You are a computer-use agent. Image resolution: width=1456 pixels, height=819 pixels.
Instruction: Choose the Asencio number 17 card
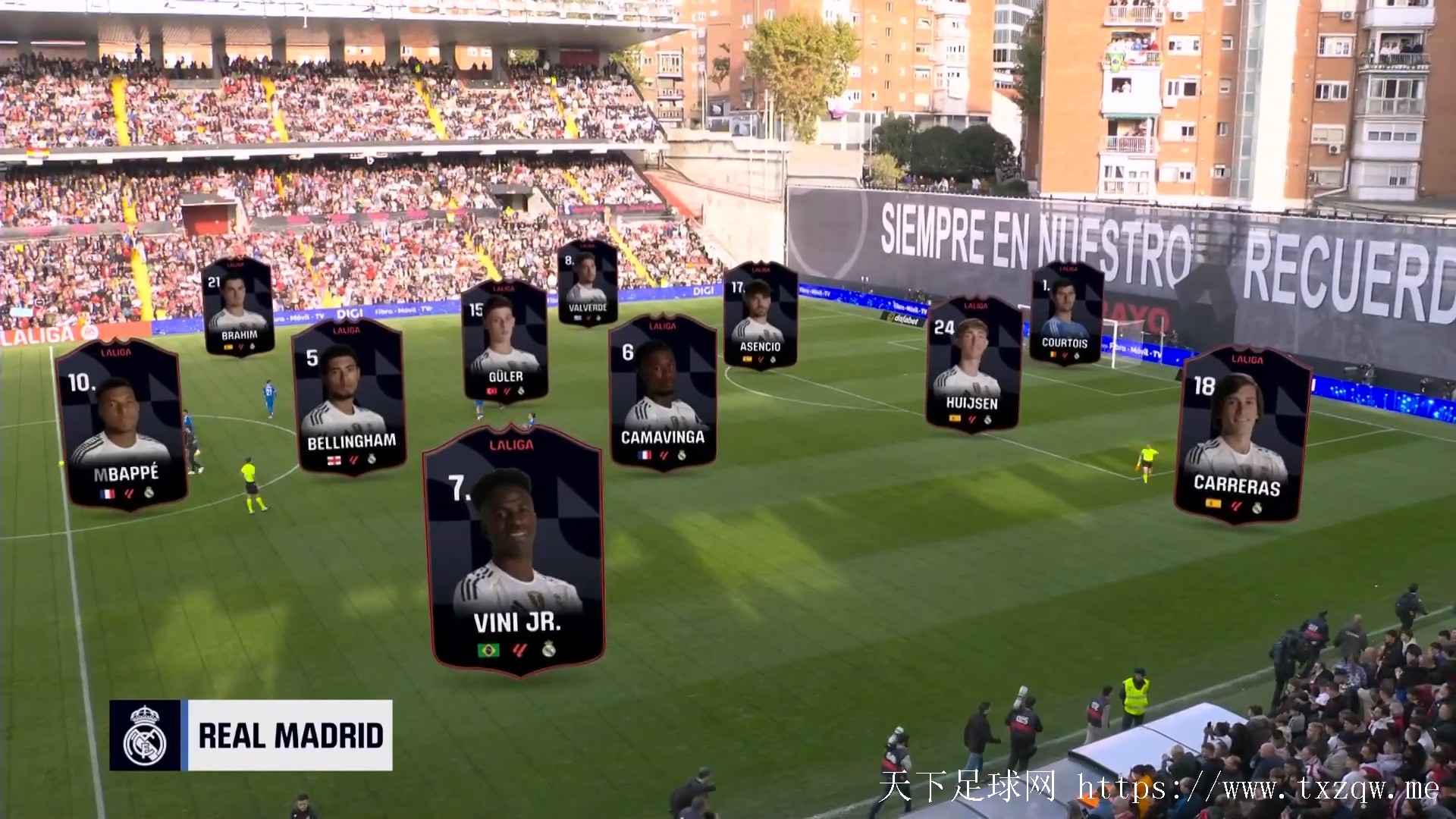(760, 315)
